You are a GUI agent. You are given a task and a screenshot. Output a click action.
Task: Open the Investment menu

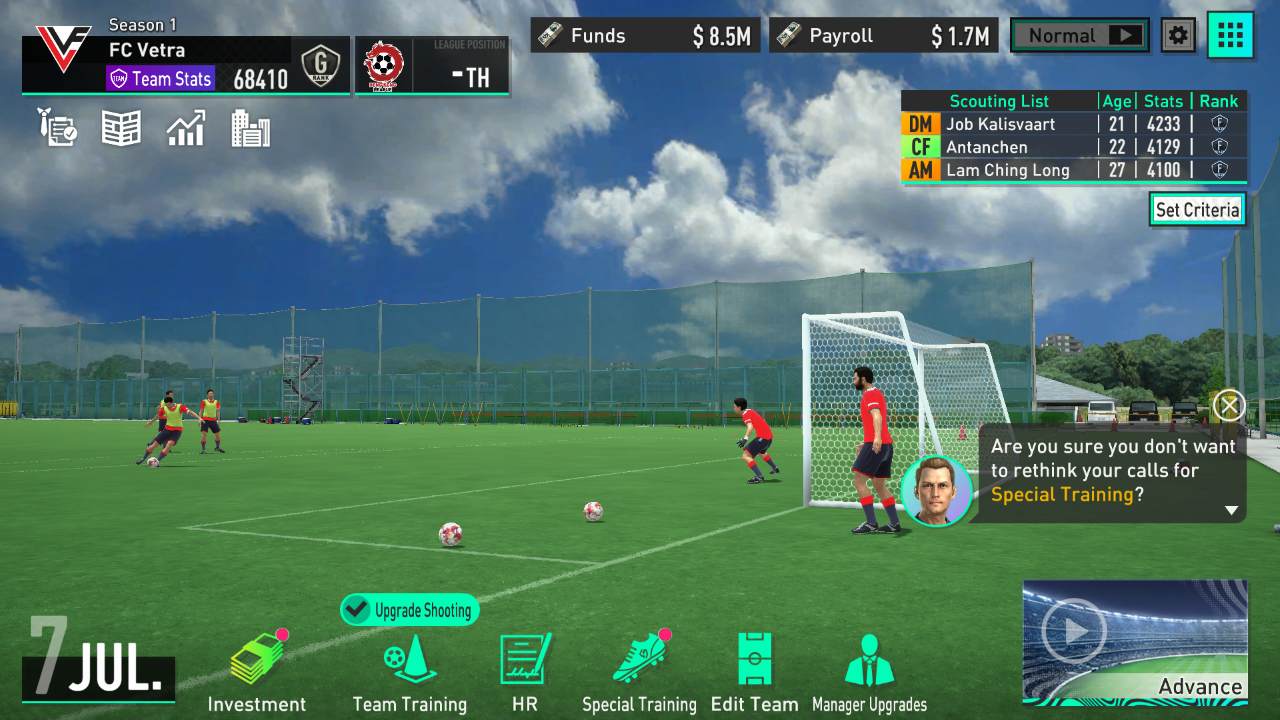pos(256,671)
